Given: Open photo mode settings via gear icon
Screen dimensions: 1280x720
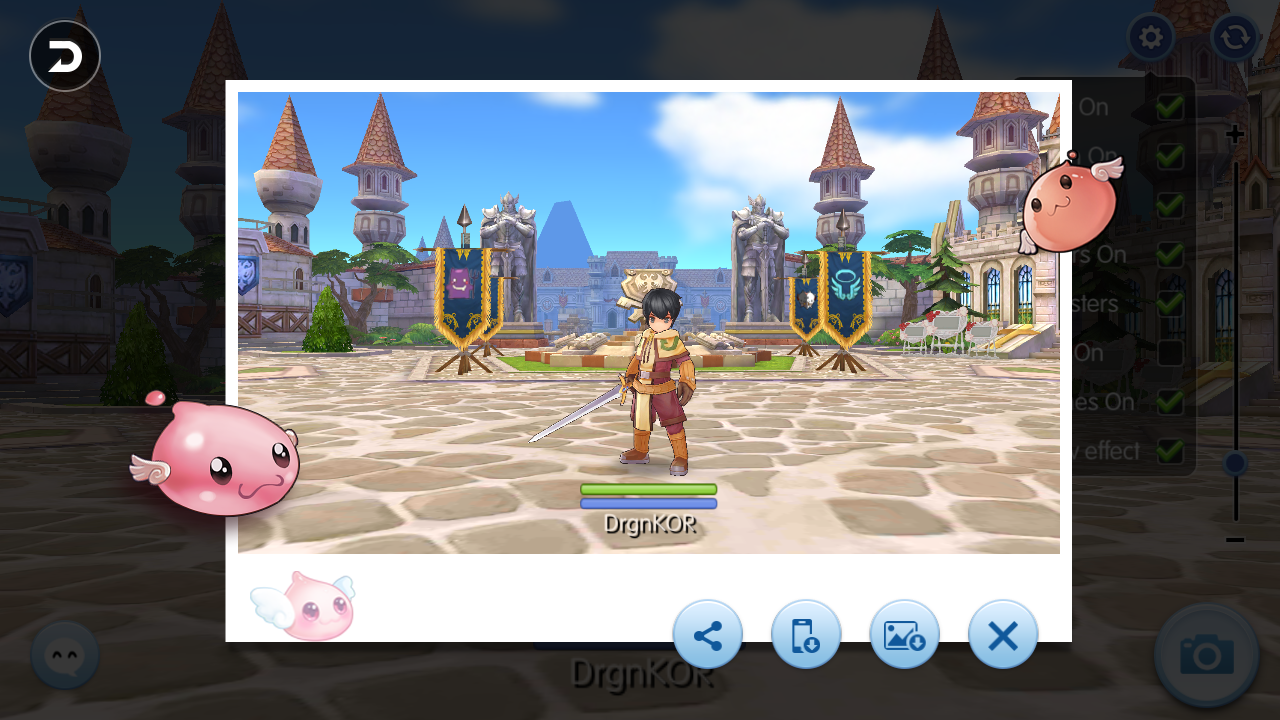Looking at the screenshot, I should point(1150,37).
